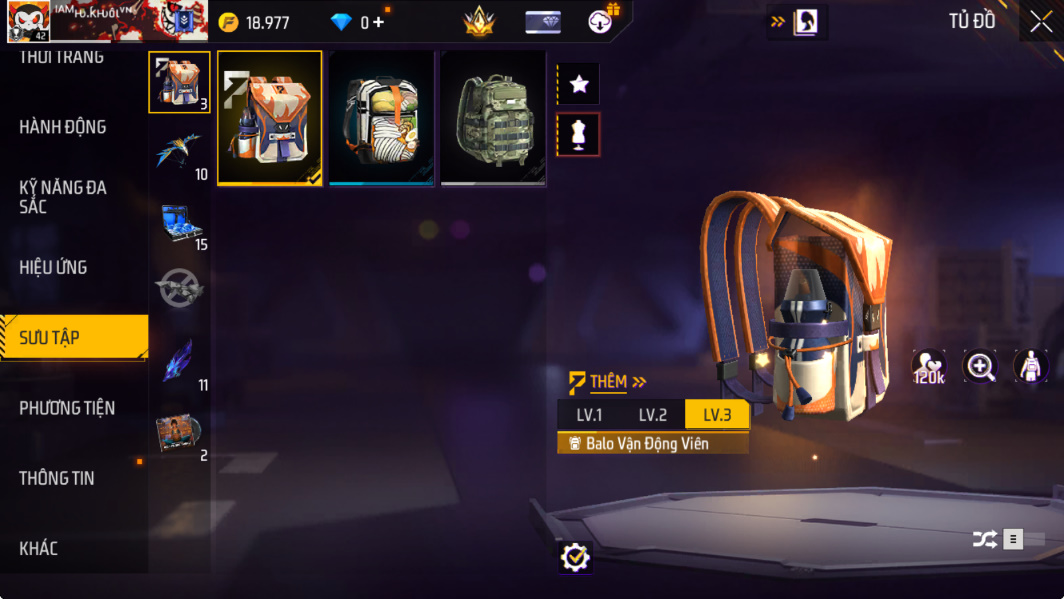This screenshot has width=1064, height=599.
Task: Switch backpack preview to LV.1
Action: click(589, 415)
